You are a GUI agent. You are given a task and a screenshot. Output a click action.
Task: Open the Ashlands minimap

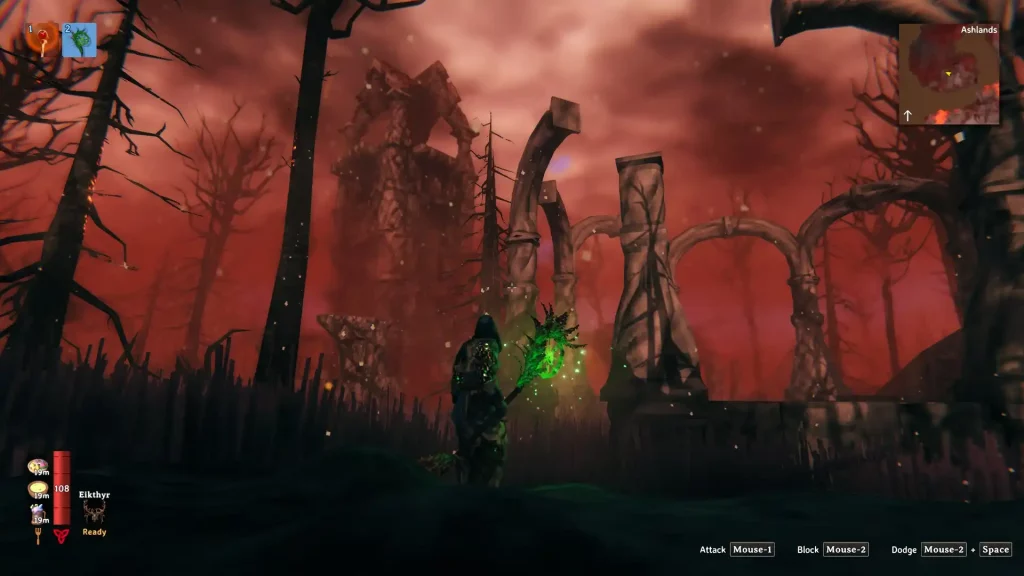tap(948, 74)
